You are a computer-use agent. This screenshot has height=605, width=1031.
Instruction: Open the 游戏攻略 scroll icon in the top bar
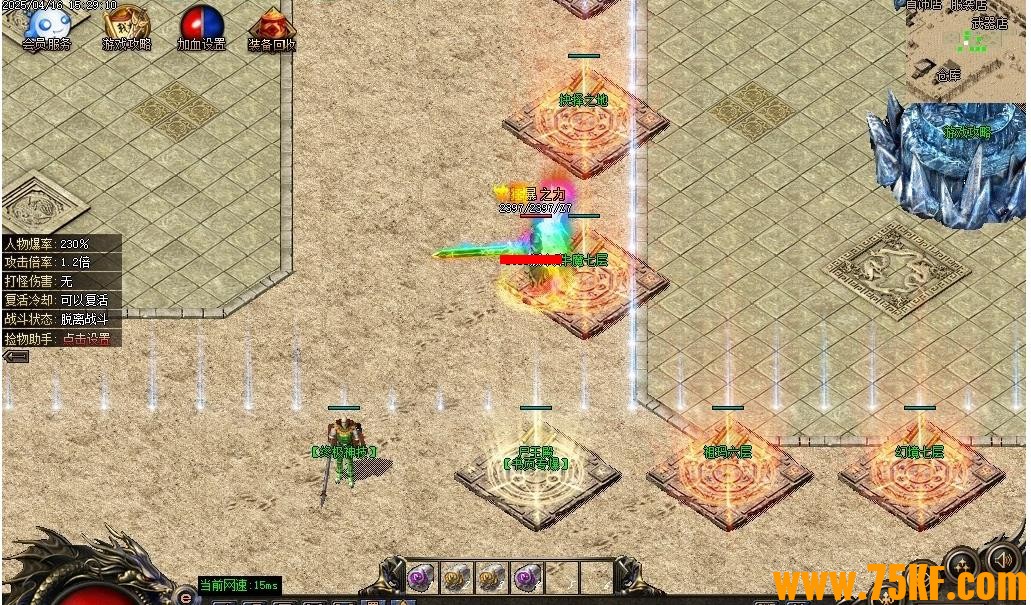coord(126,25)
